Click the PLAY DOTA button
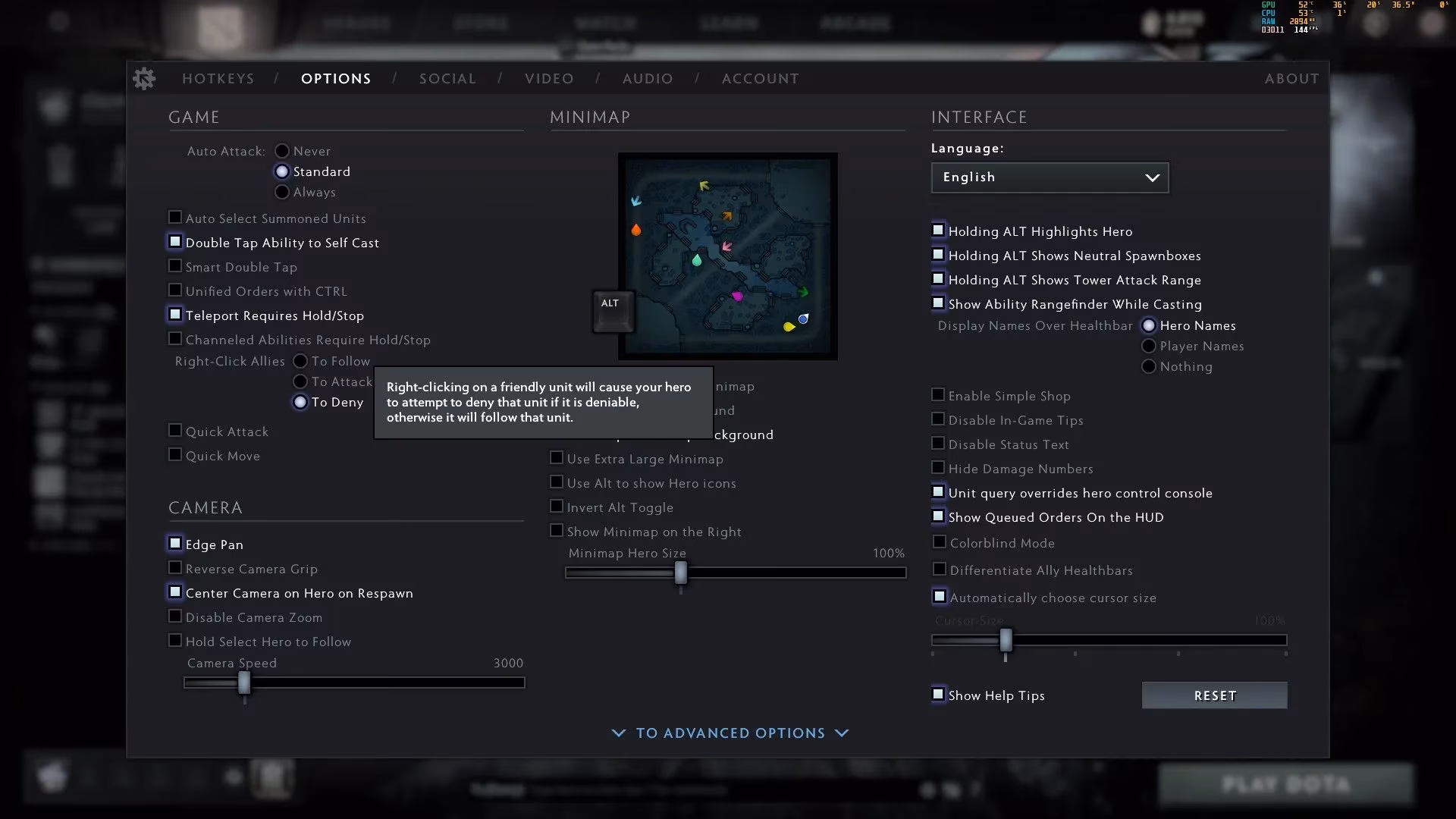 1287,784
